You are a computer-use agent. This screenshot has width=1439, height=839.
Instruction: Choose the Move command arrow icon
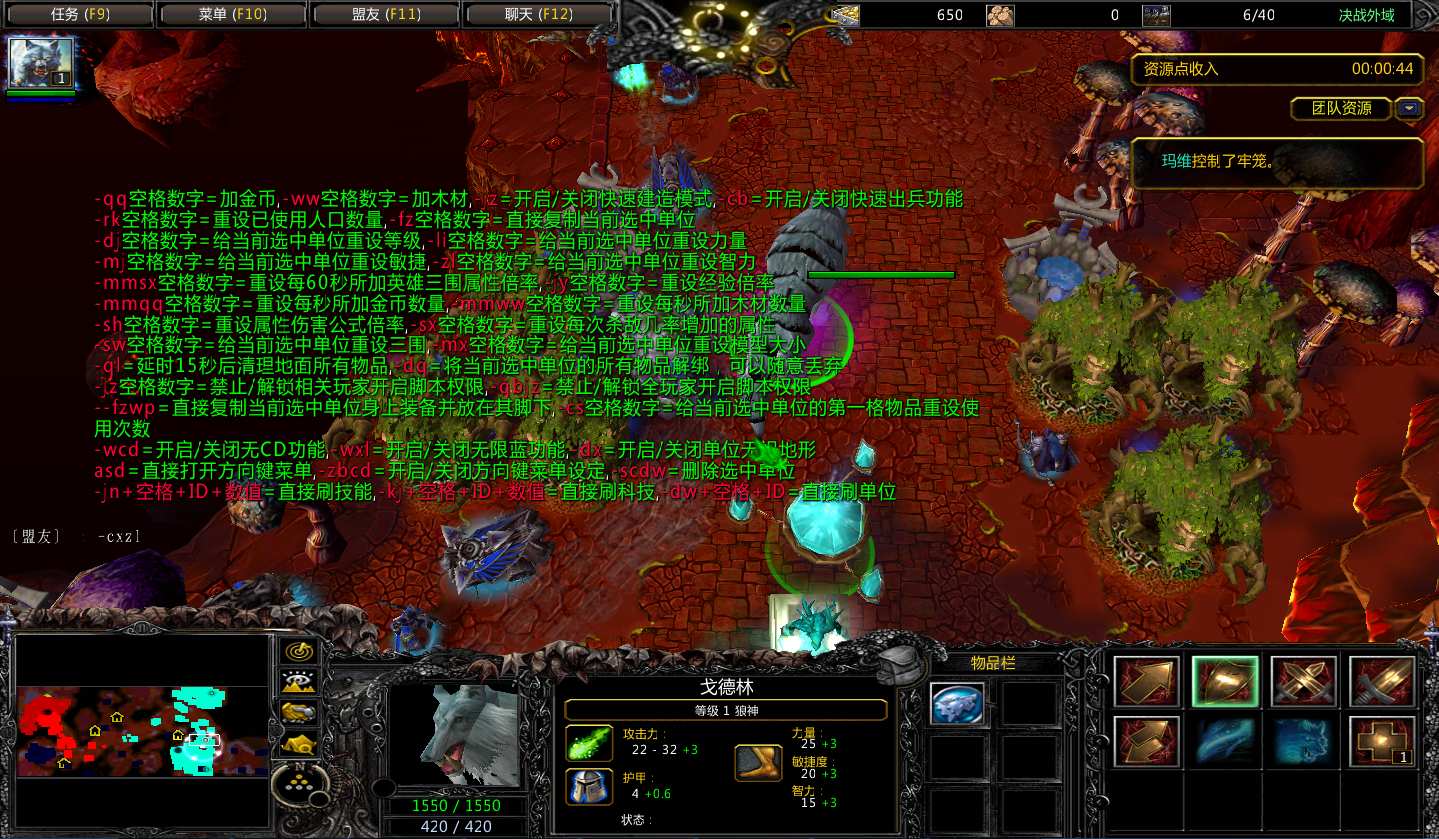pos(1147,682)
